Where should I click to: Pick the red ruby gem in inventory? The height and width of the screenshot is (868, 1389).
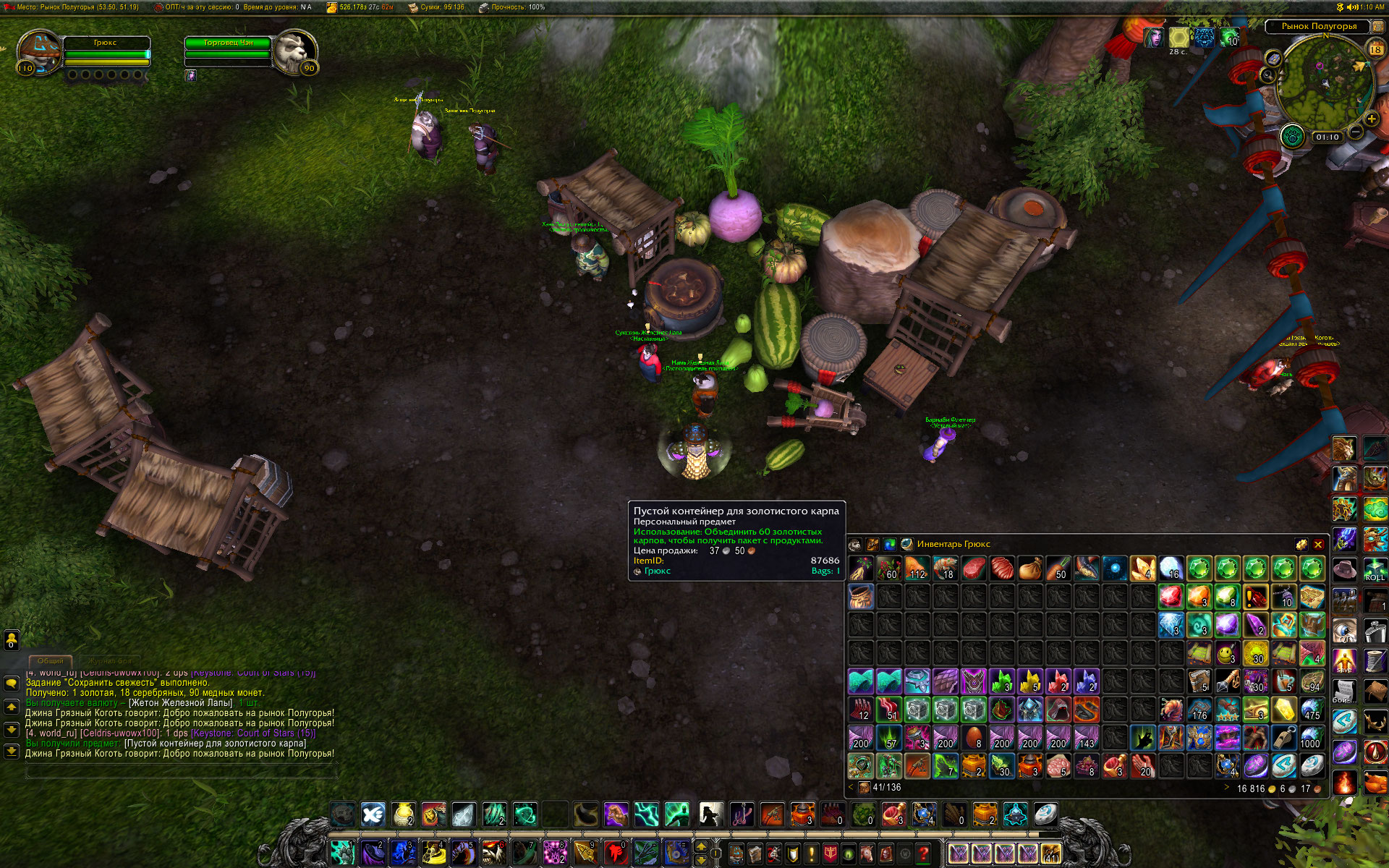1171,597
